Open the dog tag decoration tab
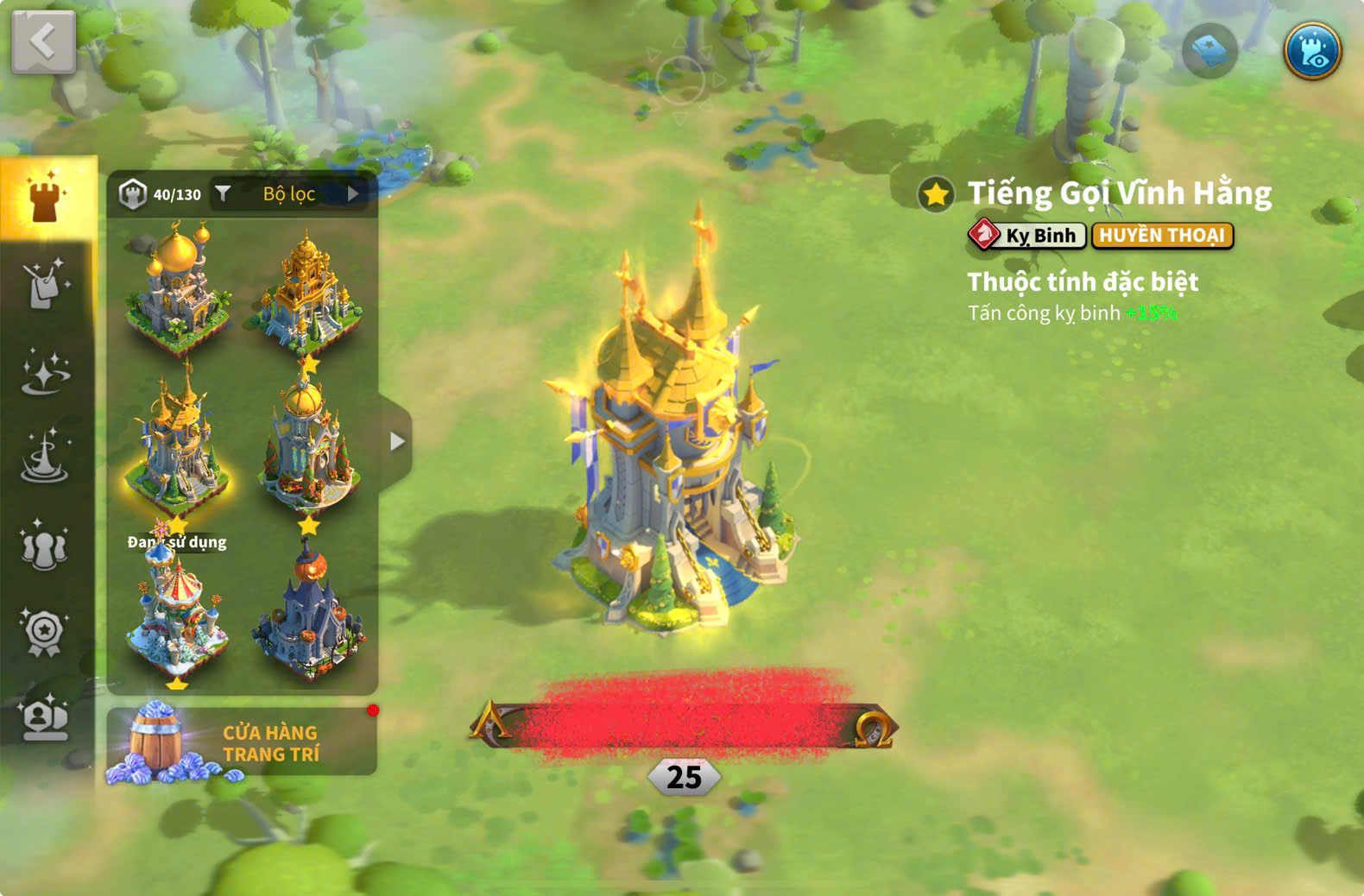This screenshot has width=1364, height=896. (45, 283)
